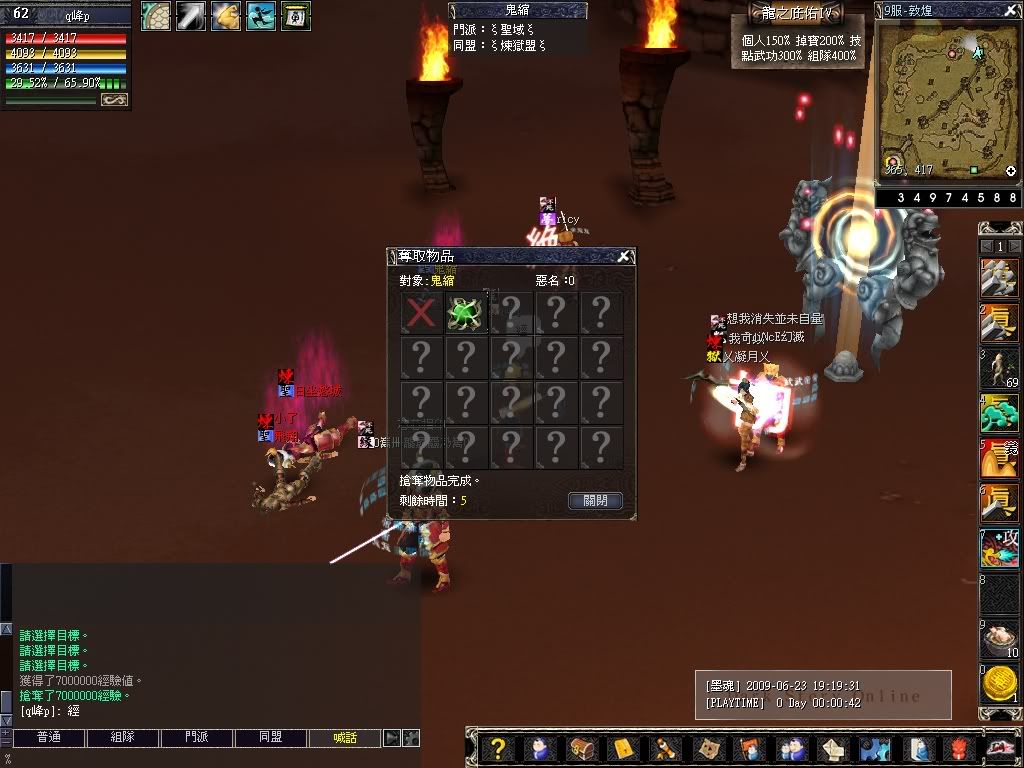The width and height of the screenshot is (1024, 768).
Task: Select the 門派 chat tab
Action: coord(196,738)
